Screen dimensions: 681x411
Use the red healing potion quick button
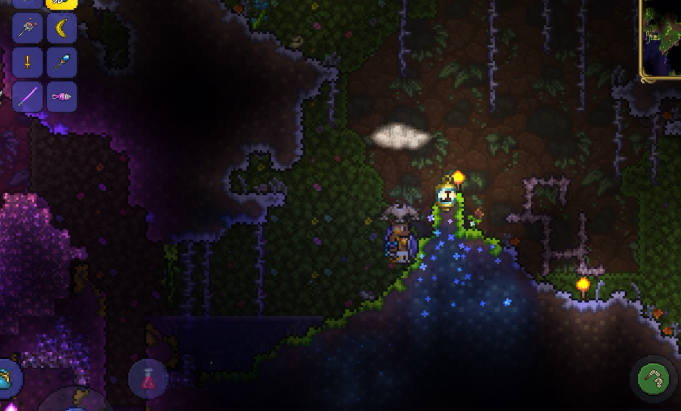pyautogui.click(x=148, y=379)
